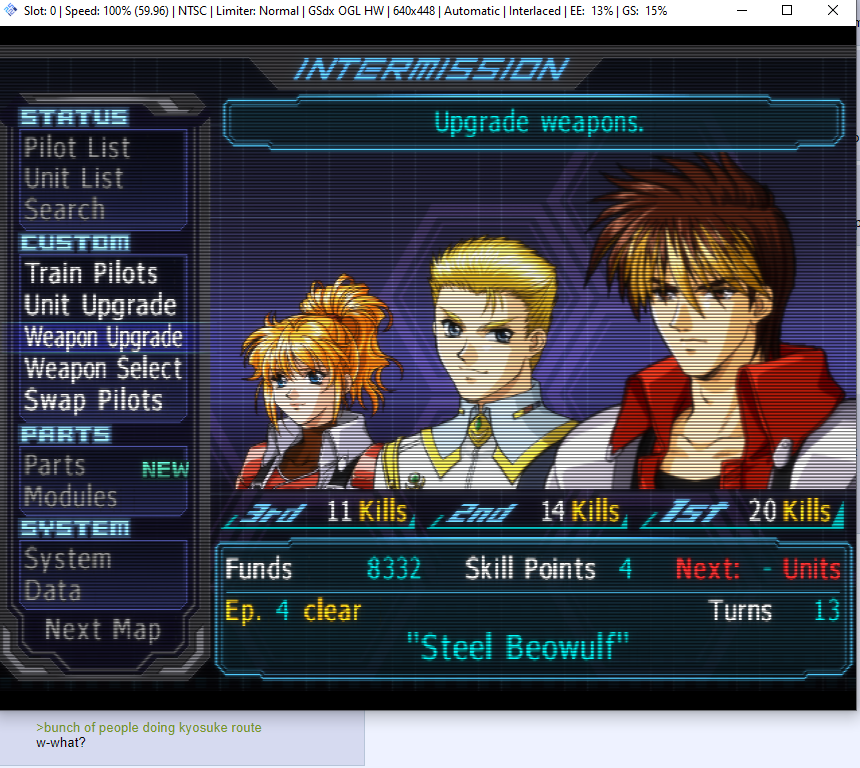This screenshot has width=860, height=768.
Task: Open the Data menu entry
Action: [x=52, y=591]
